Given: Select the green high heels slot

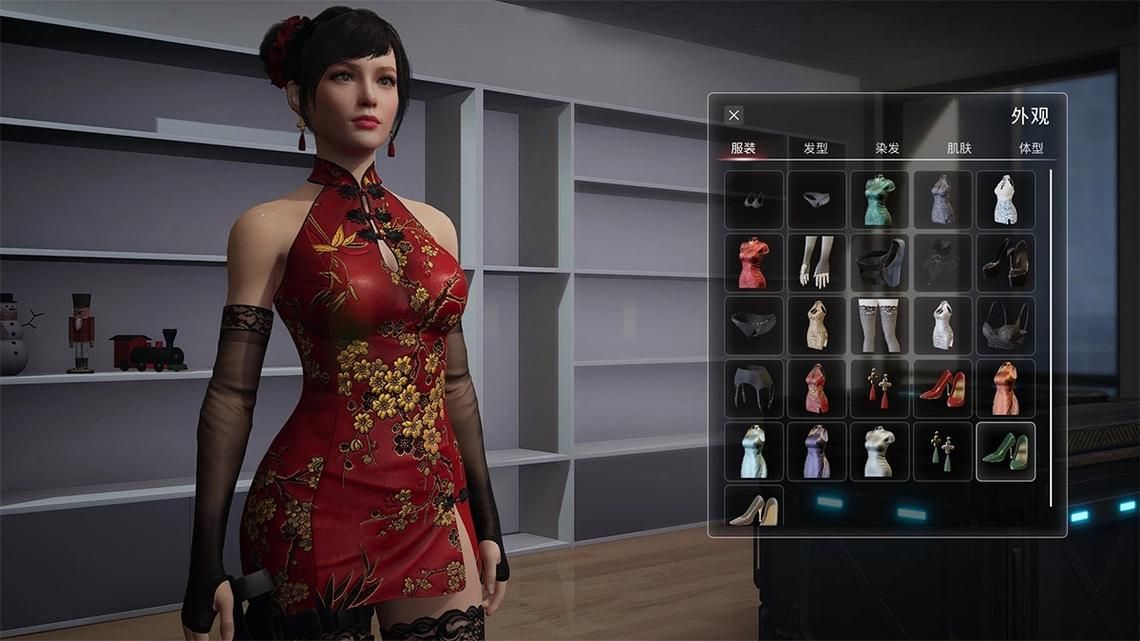Looking at the screenshot, I should [x=1005, y=451].
